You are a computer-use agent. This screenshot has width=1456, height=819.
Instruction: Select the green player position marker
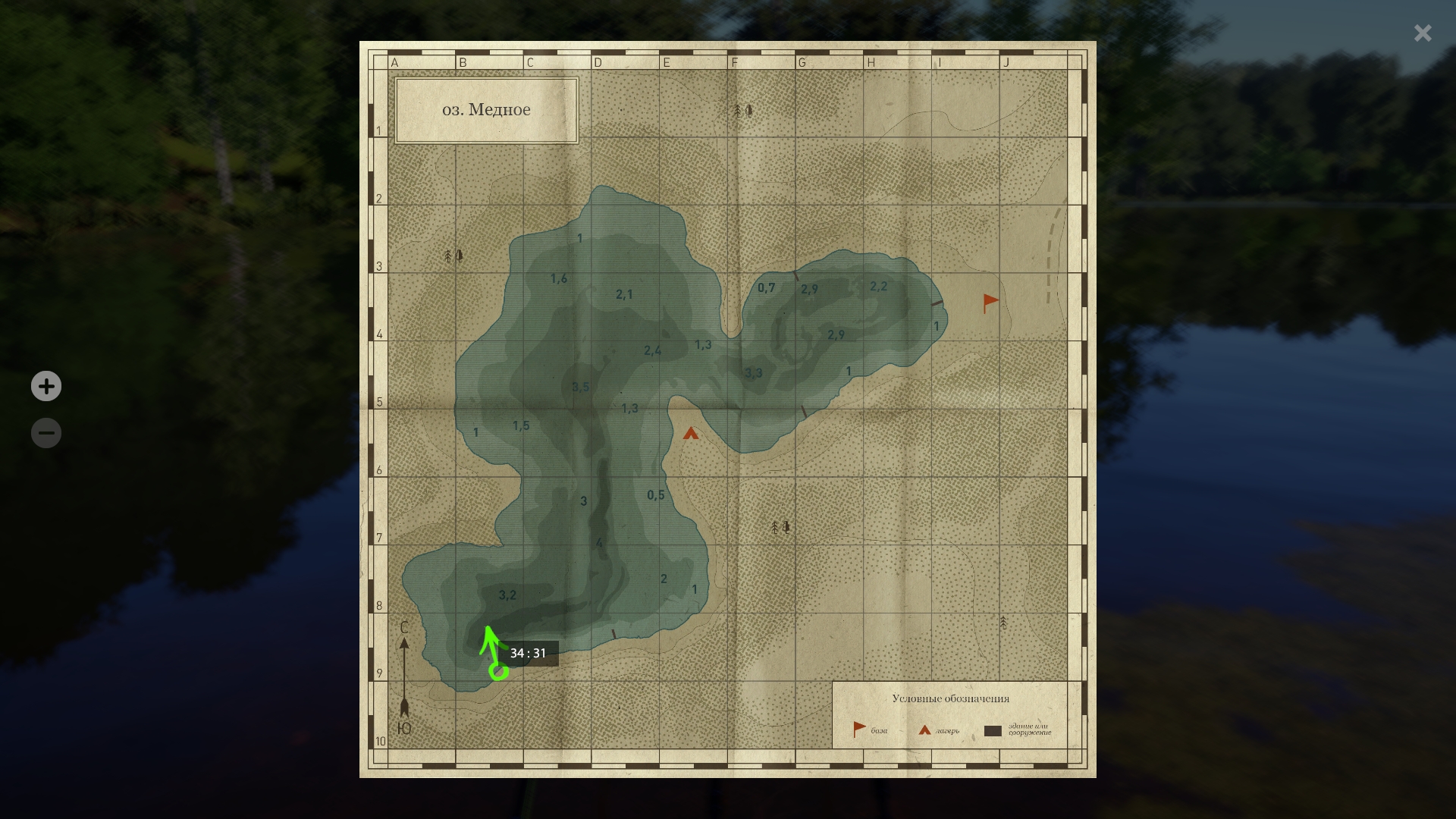(x=498, y=671)
